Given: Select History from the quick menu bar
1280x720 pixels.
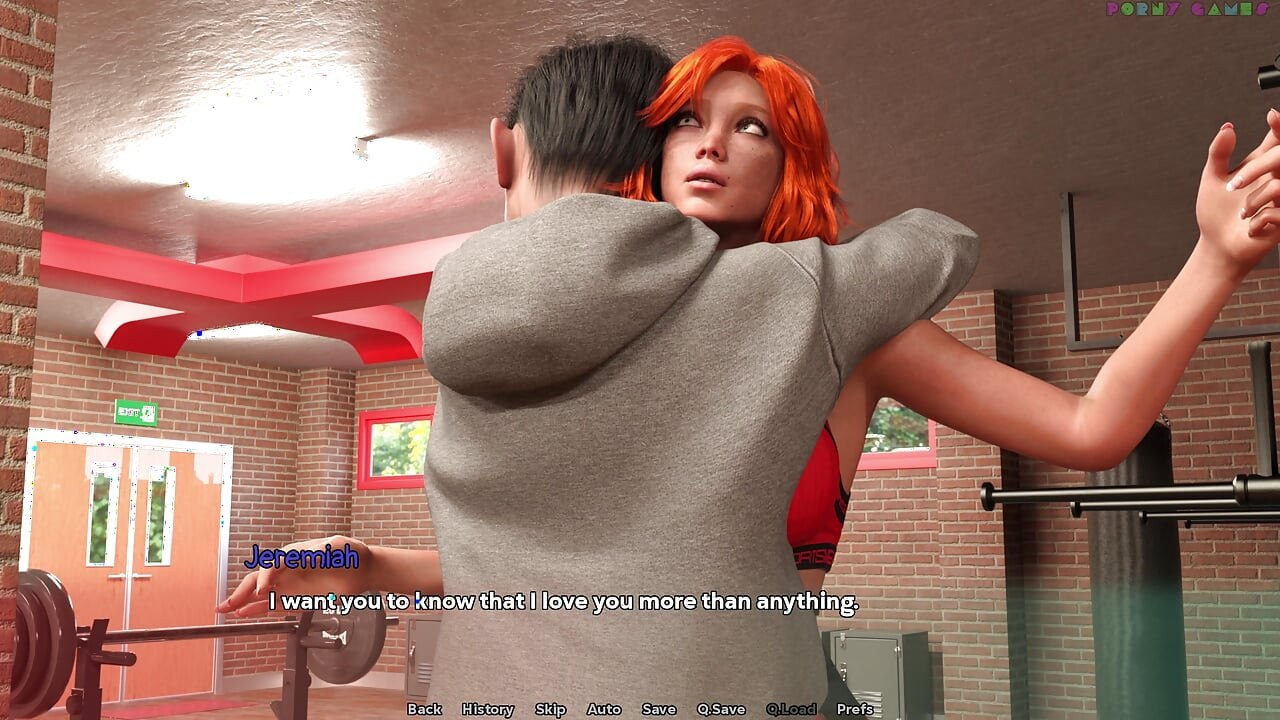Looking at the screenshot, I should tap(489, 709).
